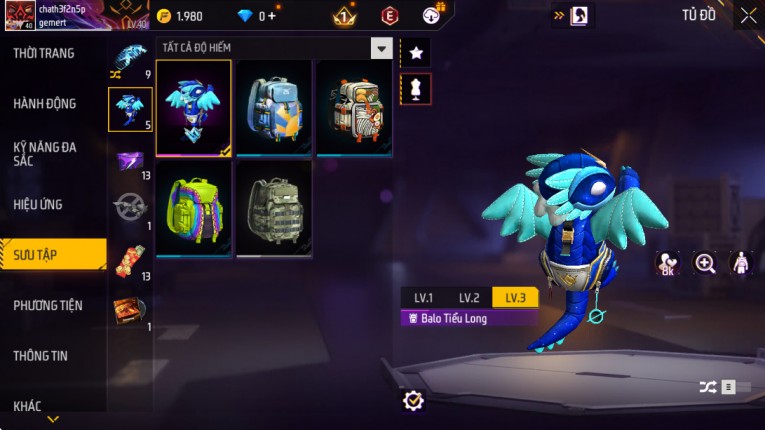Click the mannequin filter icon
The image size is (765, 430).
tap(416, 89)
